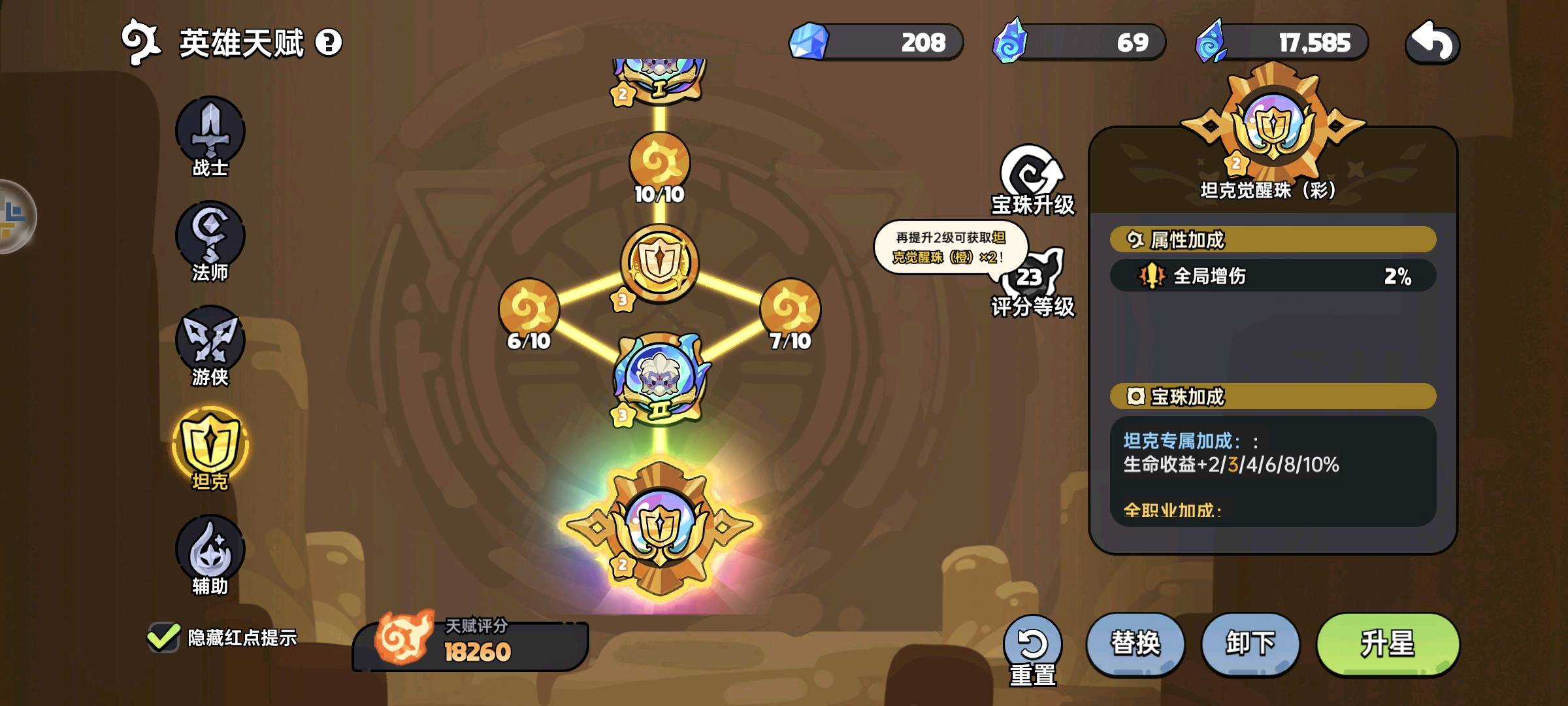The image size is (1568, 706).
Task: Select the 法师 mage class tab
Action: pos(210,239)
